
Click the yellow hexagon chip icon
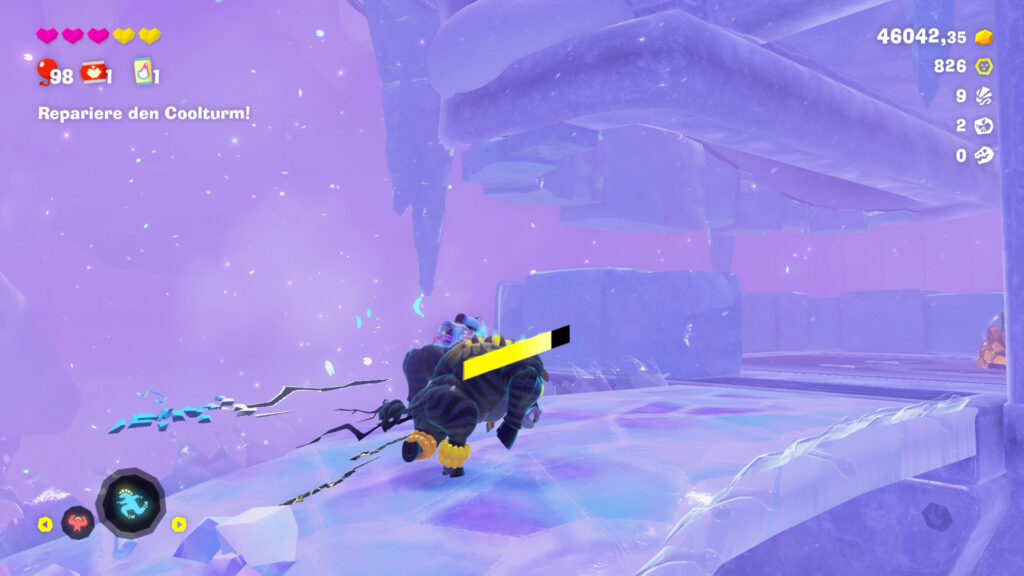(x=984, y=66)
